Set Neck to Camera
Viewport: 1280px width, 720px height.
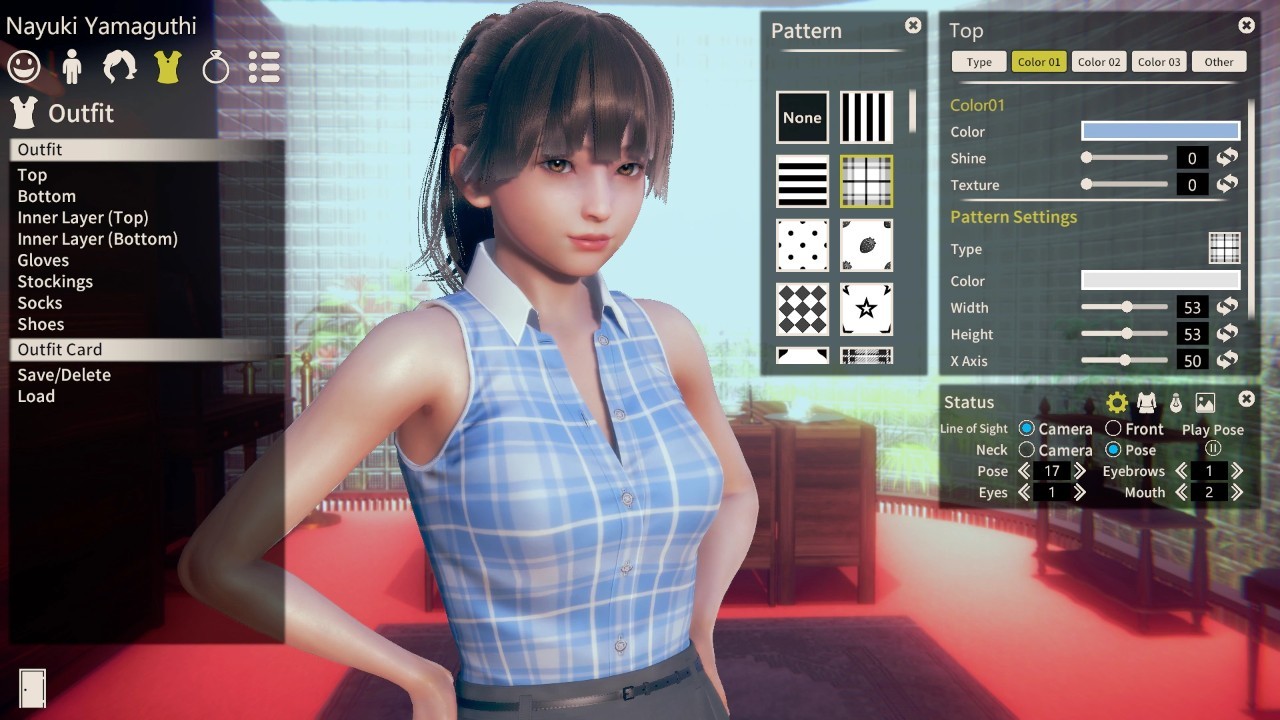click(x=1026, y=450)
